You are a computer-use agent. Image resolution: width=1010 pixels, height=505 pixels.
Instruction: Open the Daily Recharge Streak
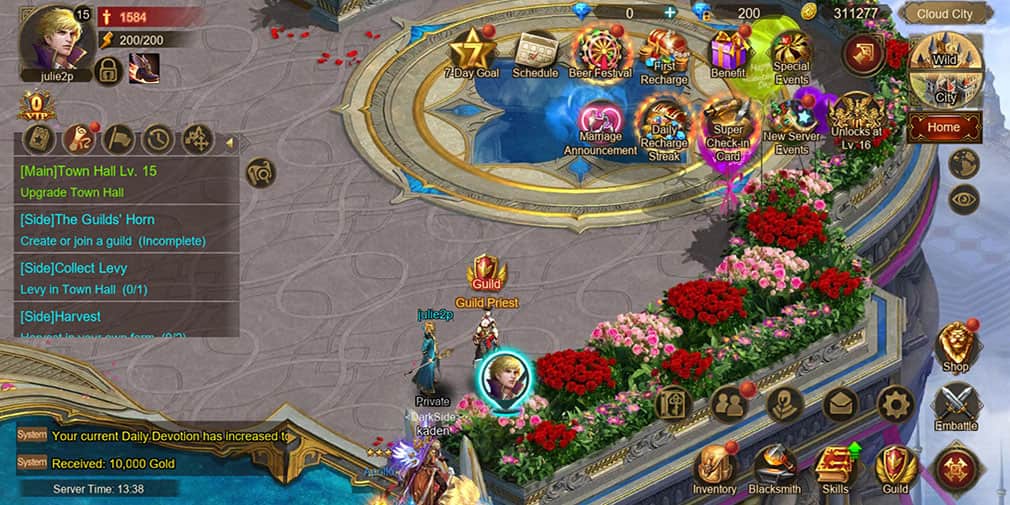(664, 124)
